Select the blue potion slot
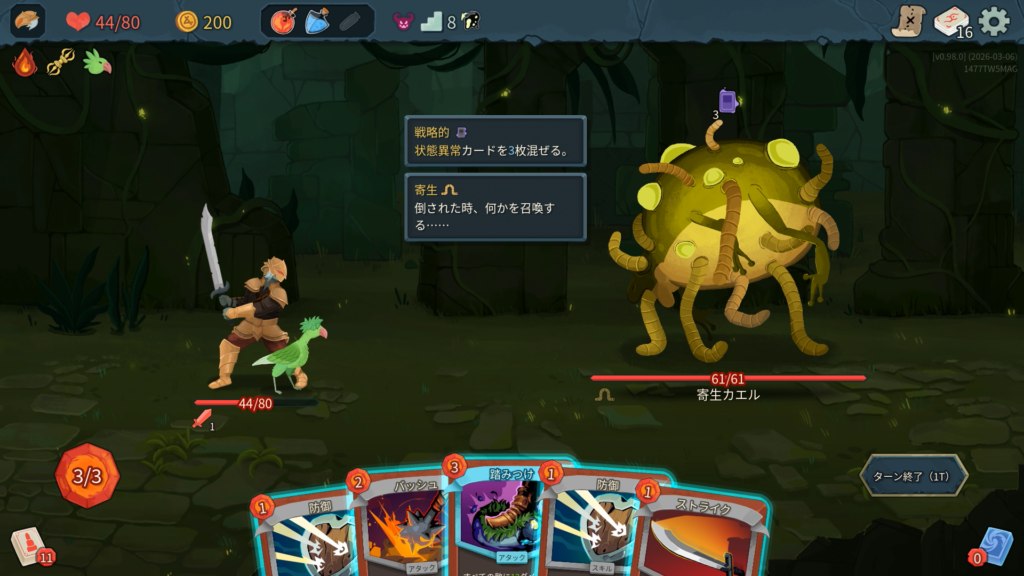Viewport: 1024px width, 576px height. [x=316, y=21]
